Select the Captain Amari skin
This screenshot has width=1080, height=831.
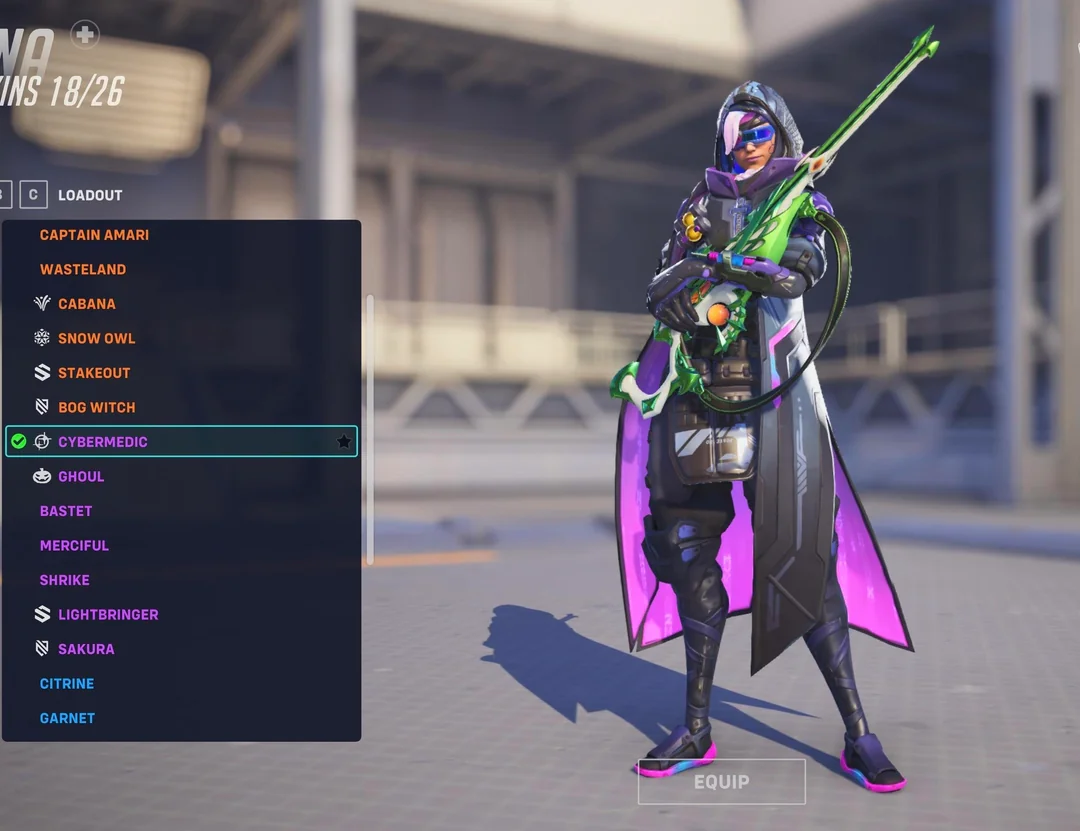(94, 235)
